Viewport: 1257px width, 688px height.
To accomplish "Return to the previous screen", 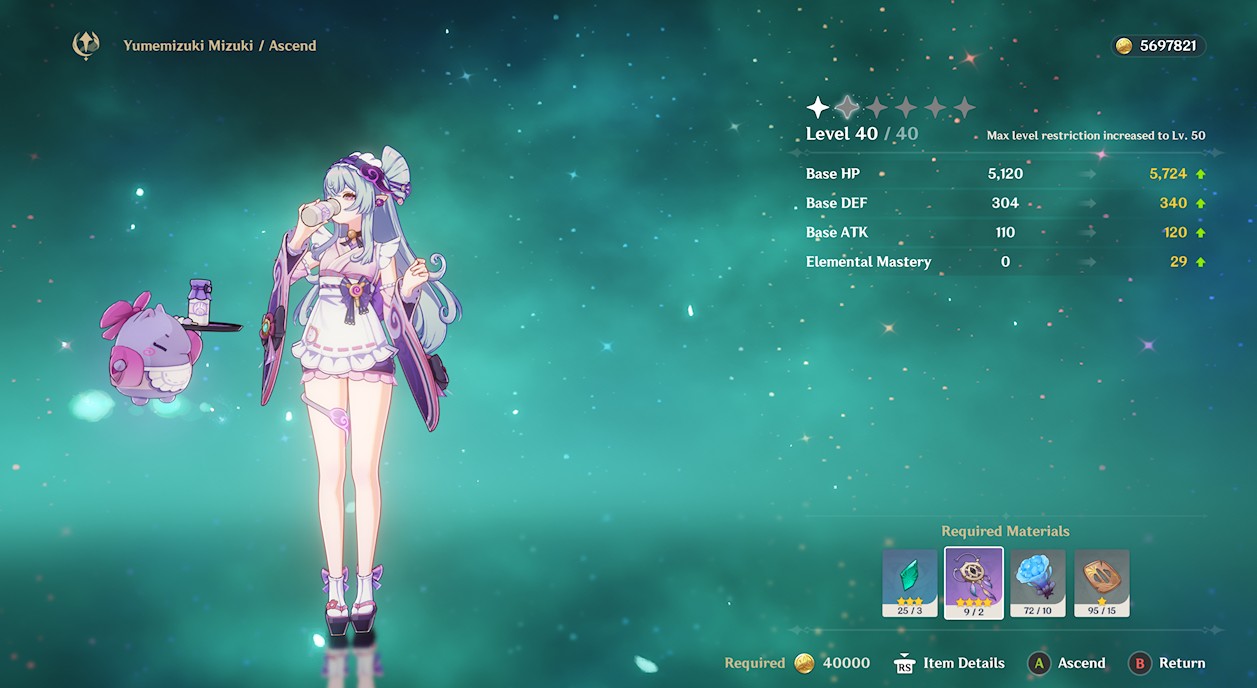I will [x=1167, y=663].
